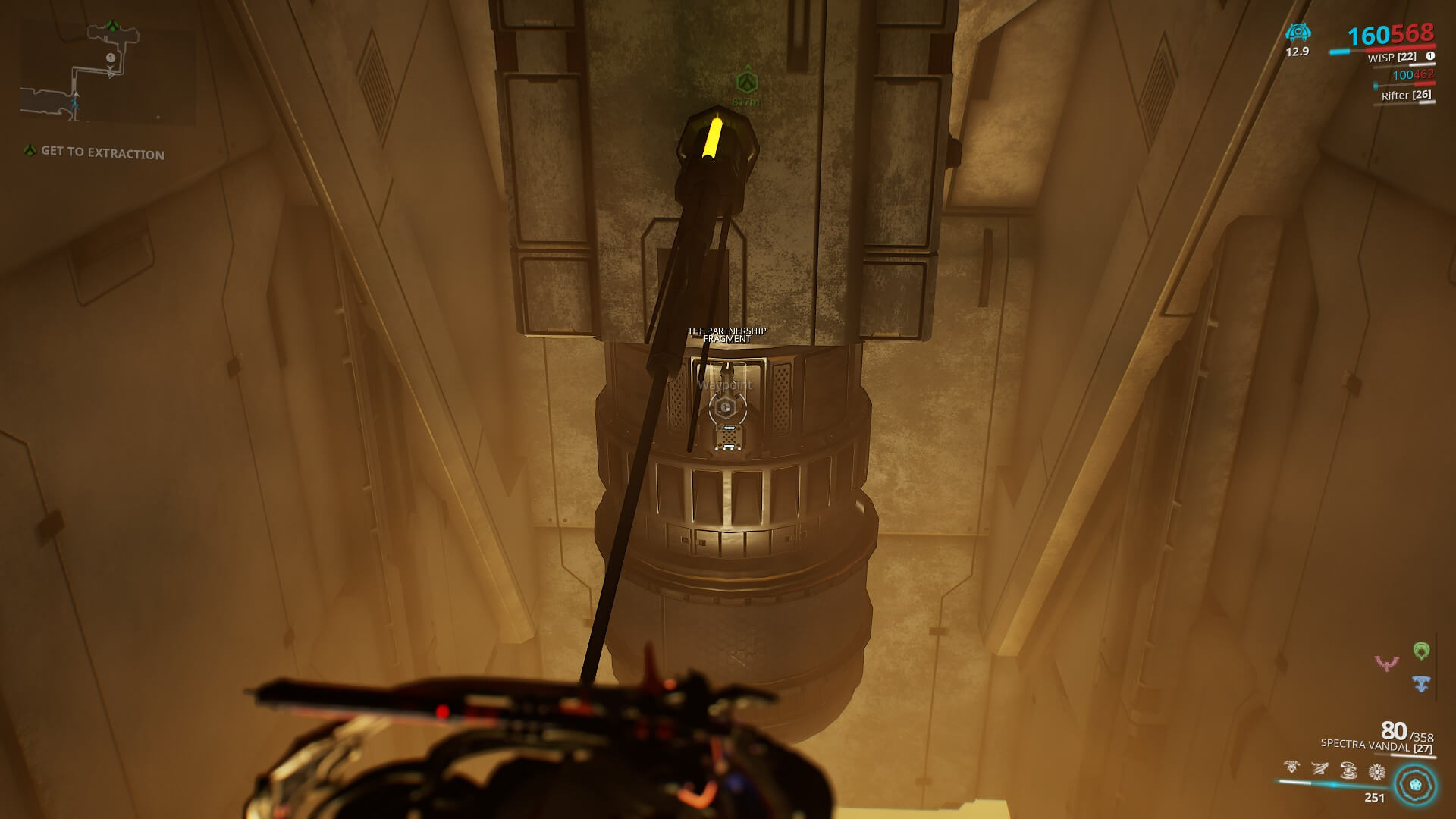Image resolution: width=1456 pixels, height=819 pixels.
Task: Activate Wisp's fourth ability, Sol Gate
Action: [x=1377, y=772]
